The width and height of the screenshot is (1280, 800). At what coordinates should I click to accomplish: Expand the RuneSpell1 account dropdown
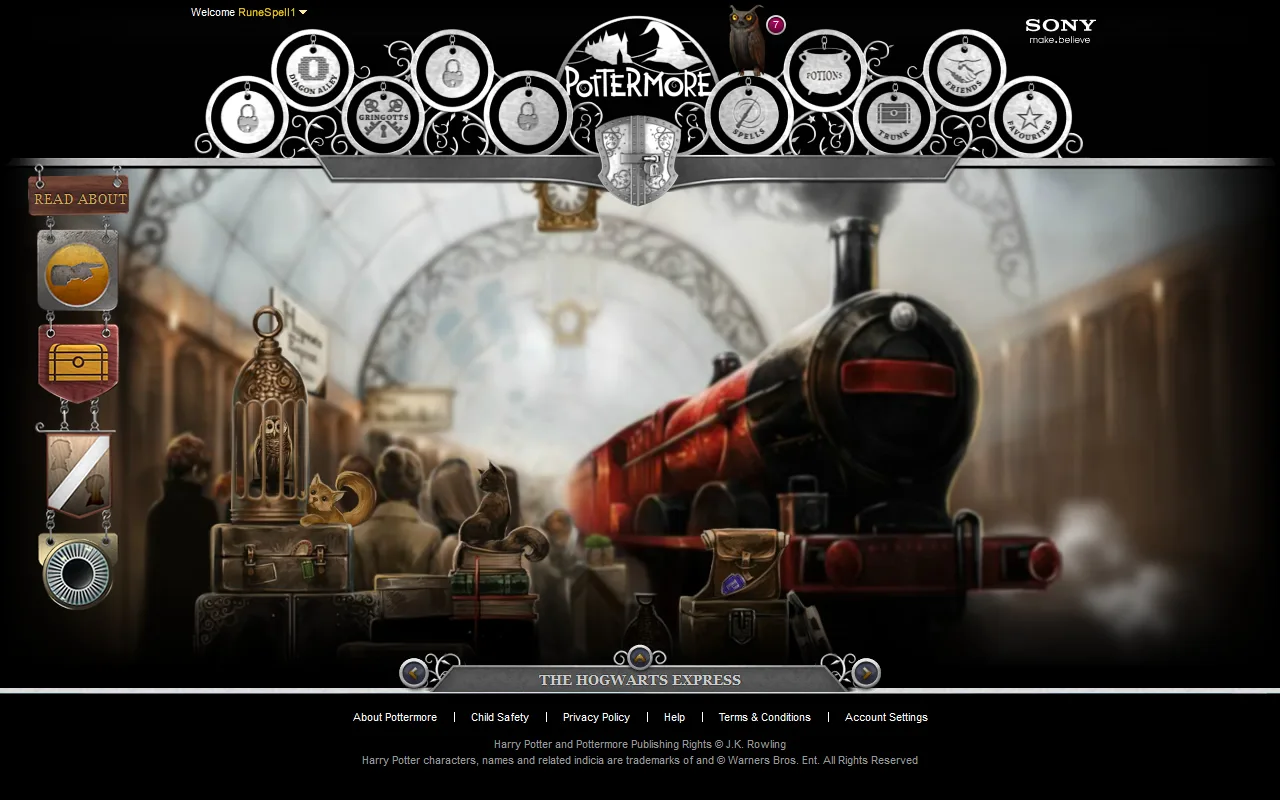pos(269,12)
